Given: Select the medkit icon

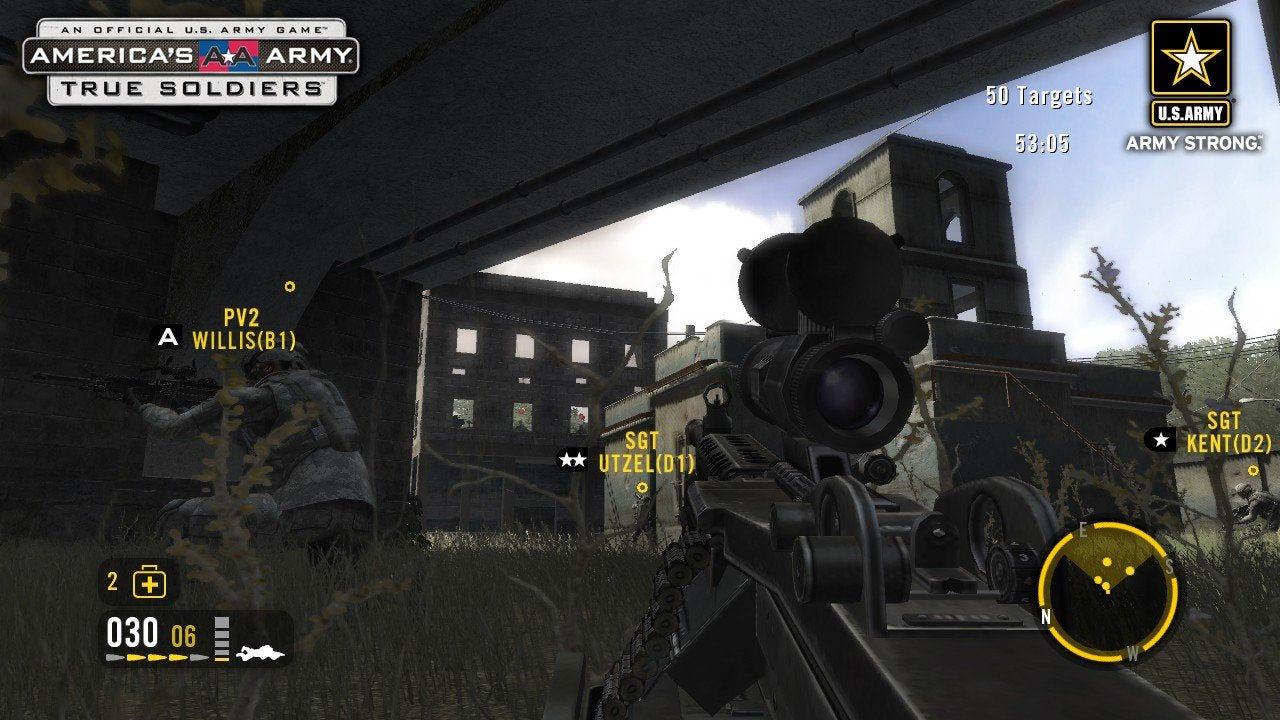Looking at the screenshot, I should (150, 582).
